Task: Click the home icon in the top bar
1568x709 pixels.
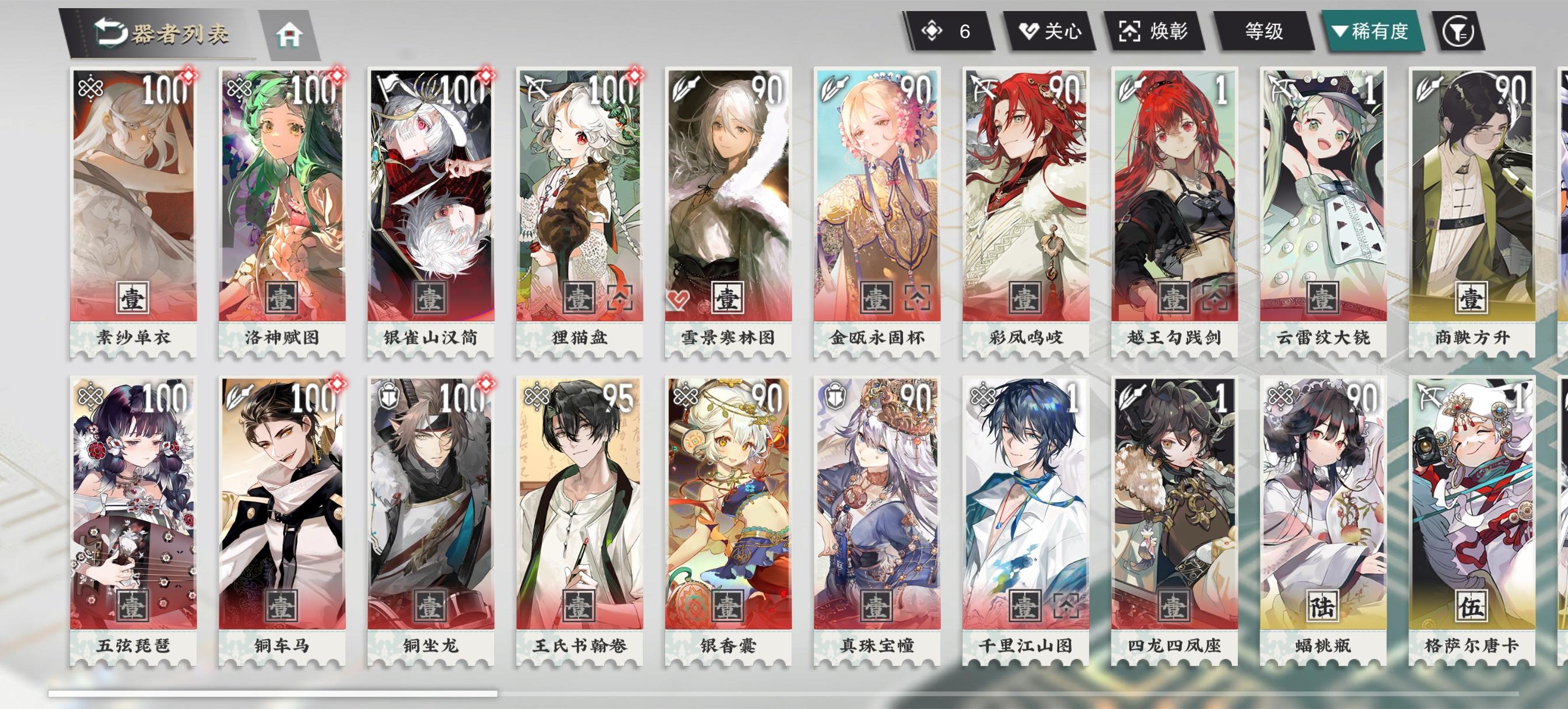Action: pos(290,34)
